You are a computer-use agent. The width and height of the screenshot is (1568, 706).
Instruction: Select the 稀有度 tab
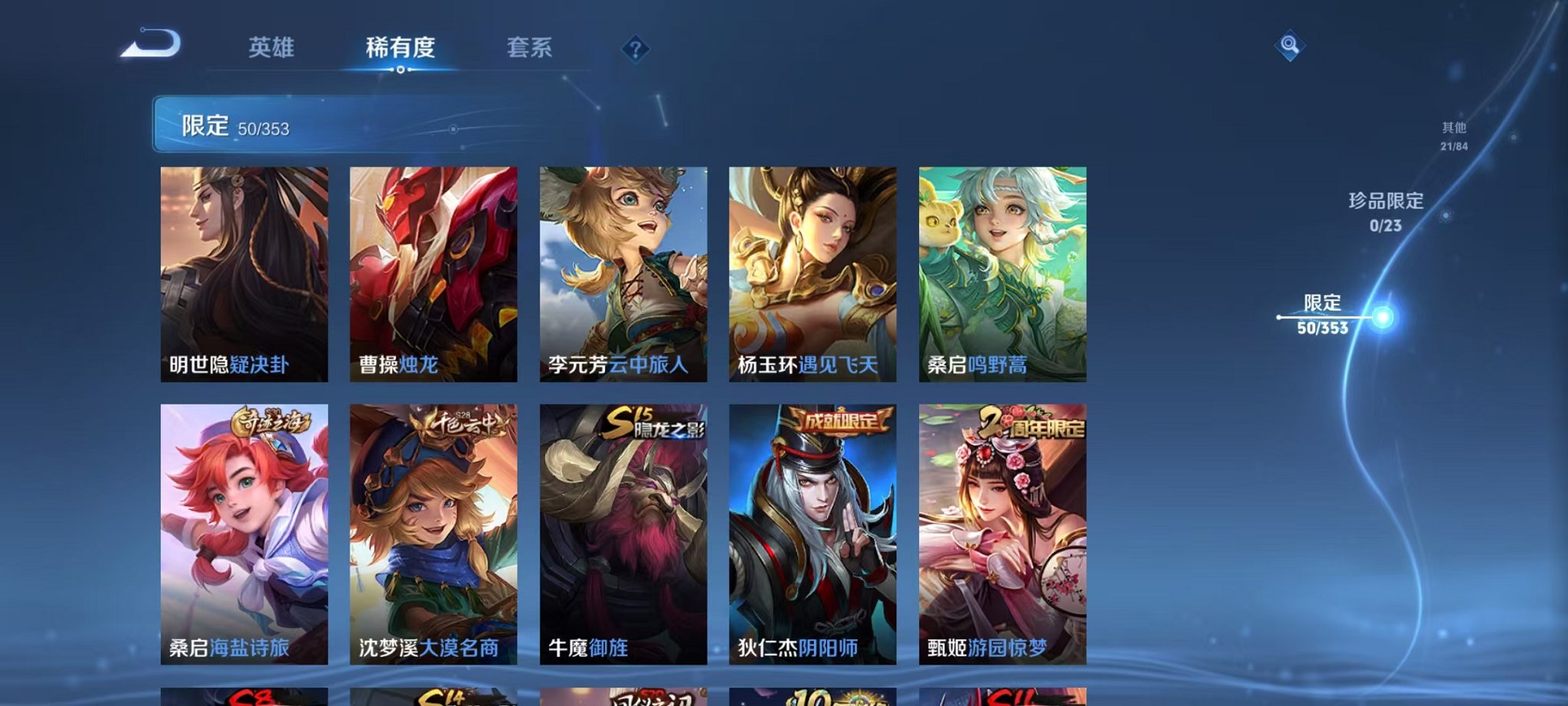pos(399,48)
